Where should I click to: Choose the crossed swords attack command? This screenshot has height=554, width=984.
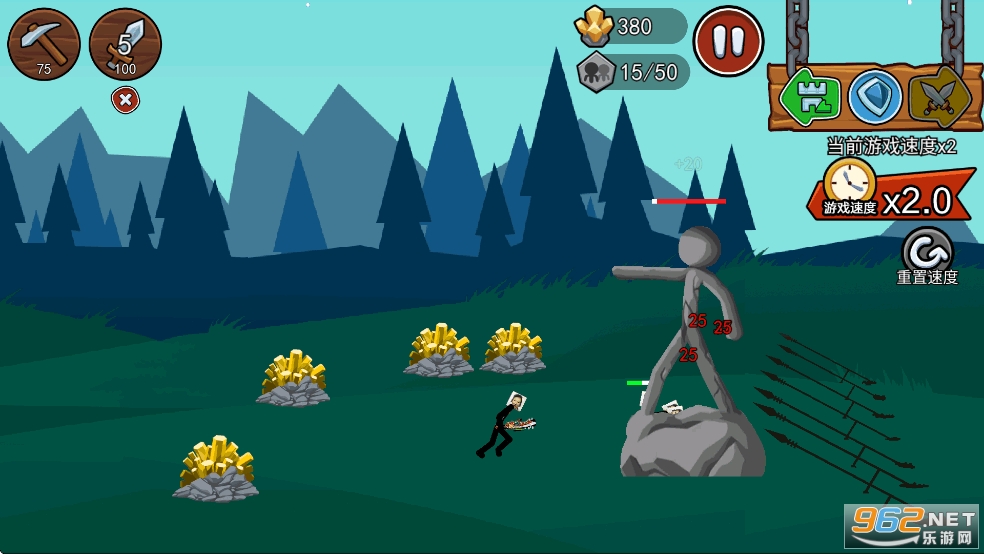coord(939,97)
